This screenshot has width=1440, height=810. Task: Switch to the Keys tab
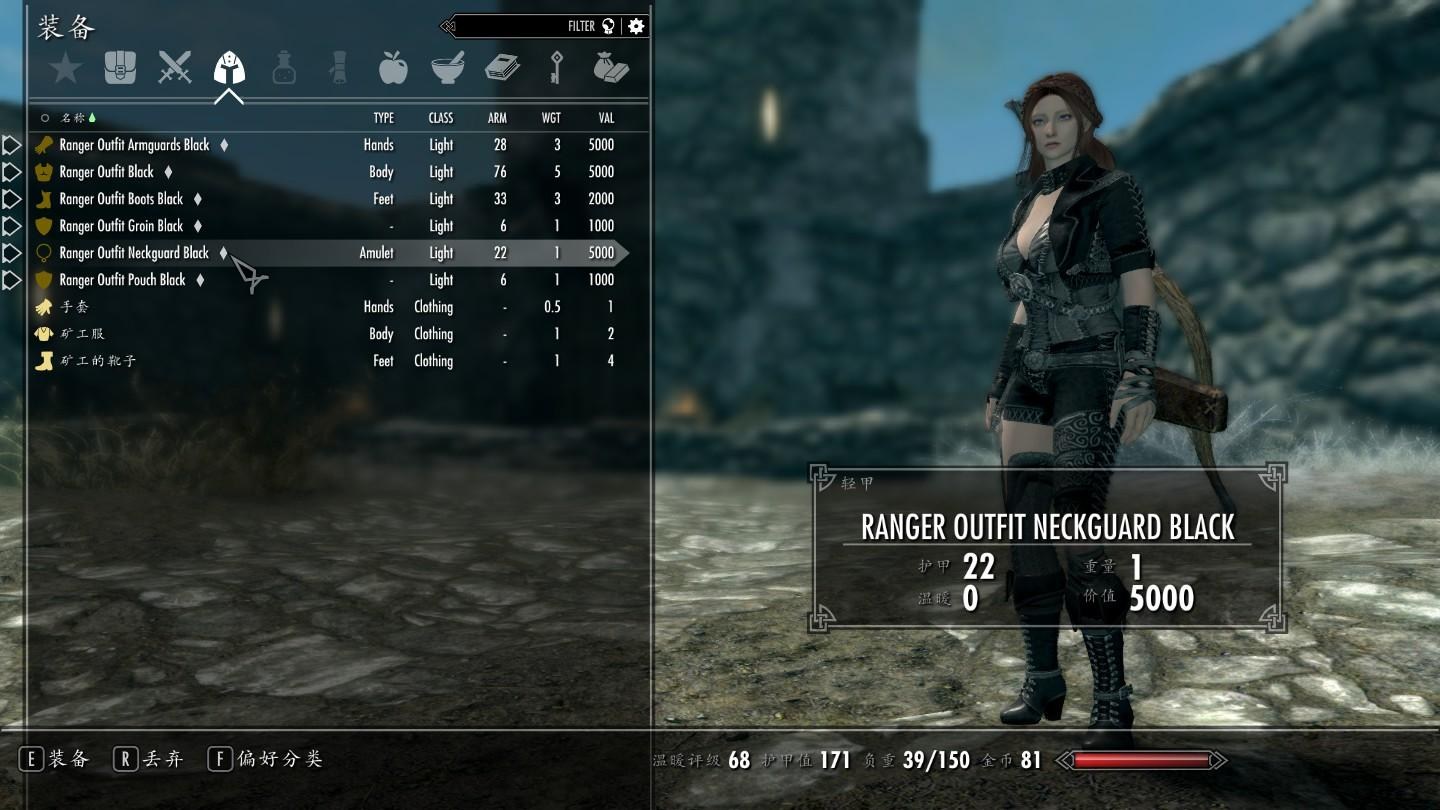[x=556, y=70]
